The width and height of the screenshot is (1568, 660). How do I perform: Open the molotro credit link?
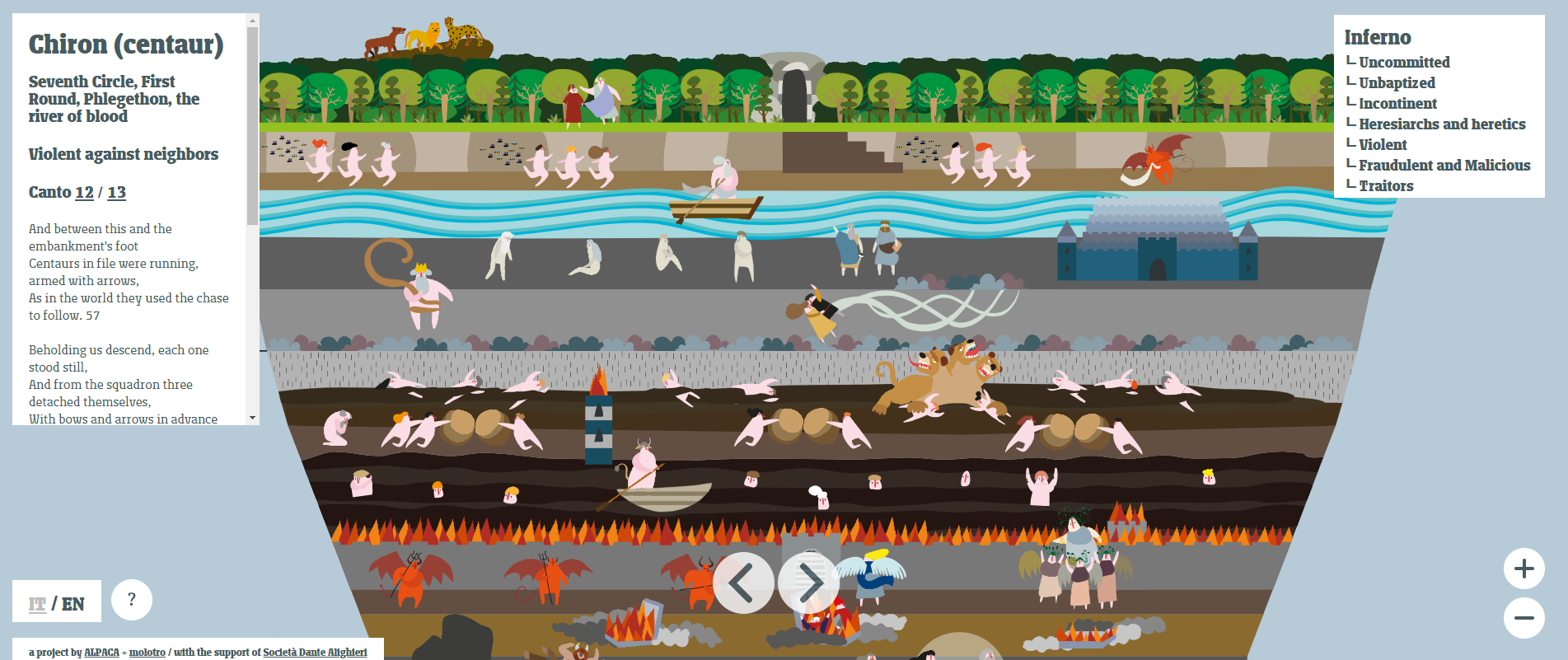pos(147,653)
